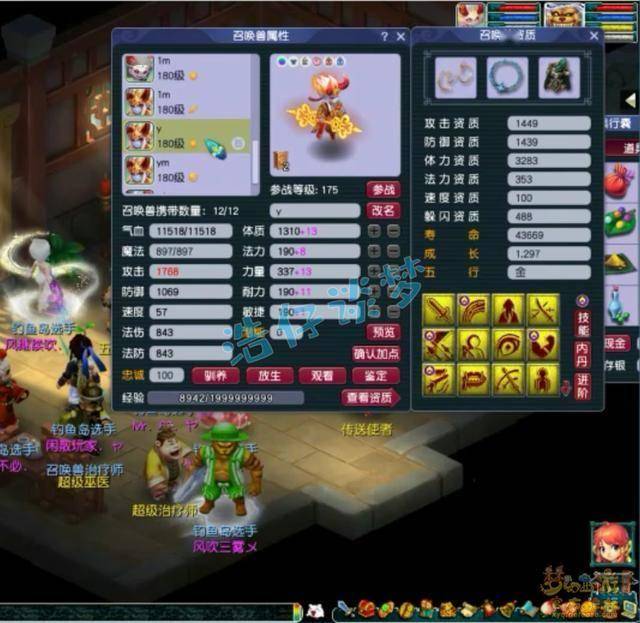The height and width of the screenshot is (623, 640).
Task: Click the 鉴定 appraise button
Action: (x=375, y=376)
